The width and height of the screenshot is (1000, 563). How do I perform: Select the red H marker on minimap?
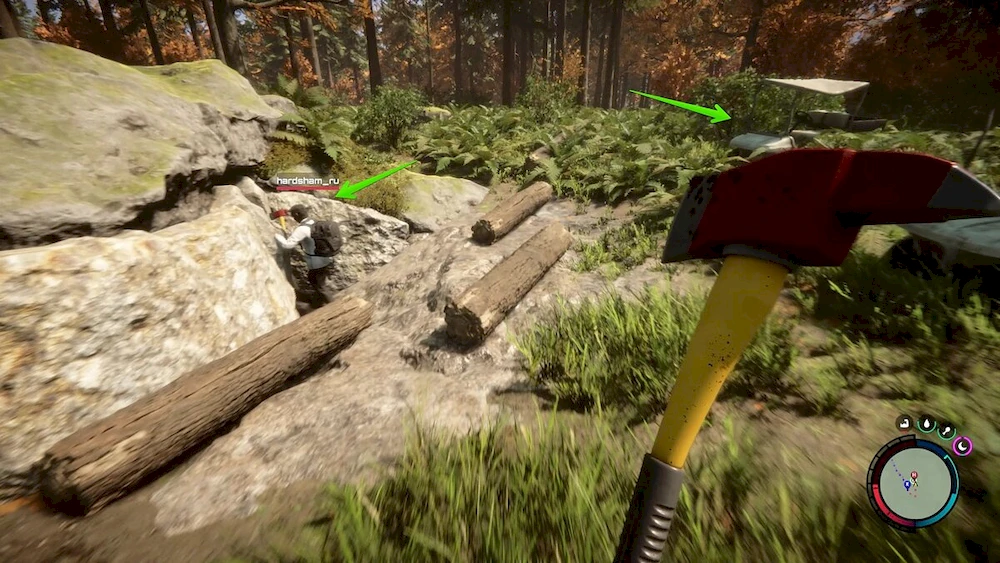tap(915, 476)
